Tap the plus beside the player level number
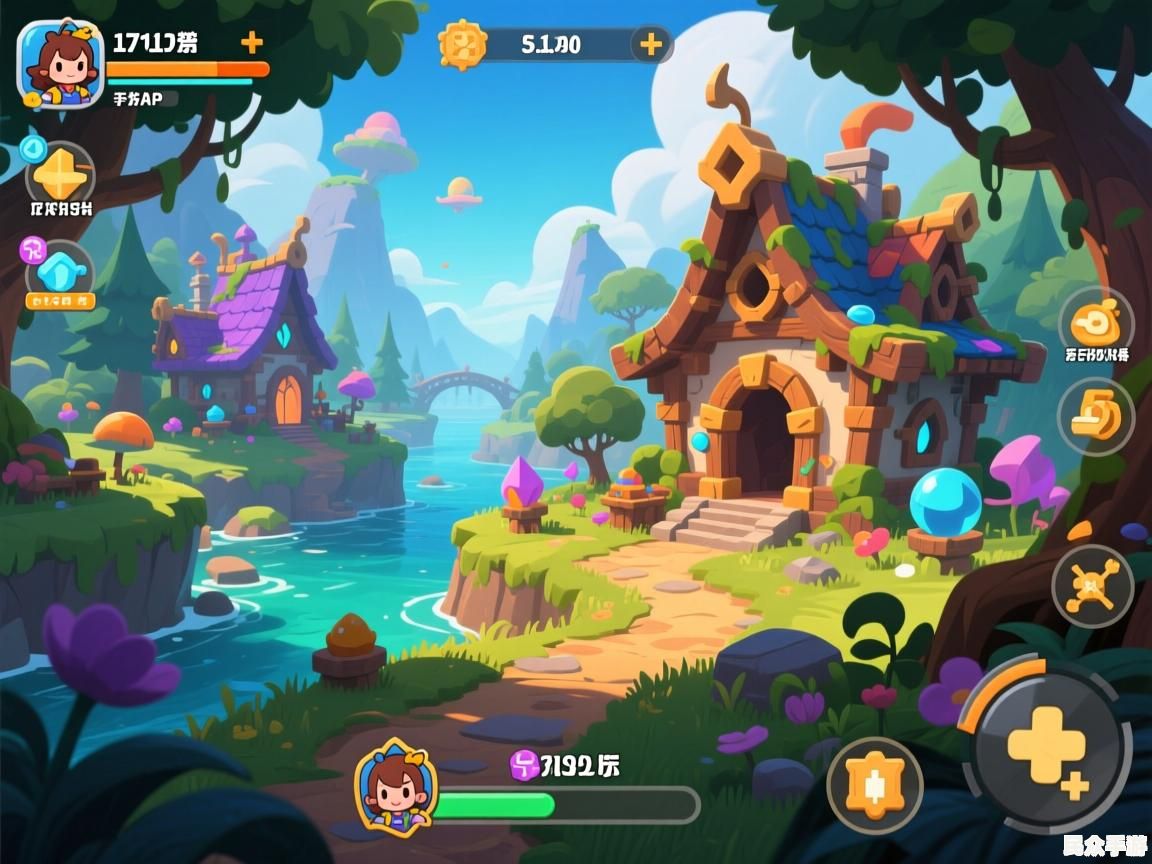The width and height of the screenshot is (1152, 864). point(252,42)
